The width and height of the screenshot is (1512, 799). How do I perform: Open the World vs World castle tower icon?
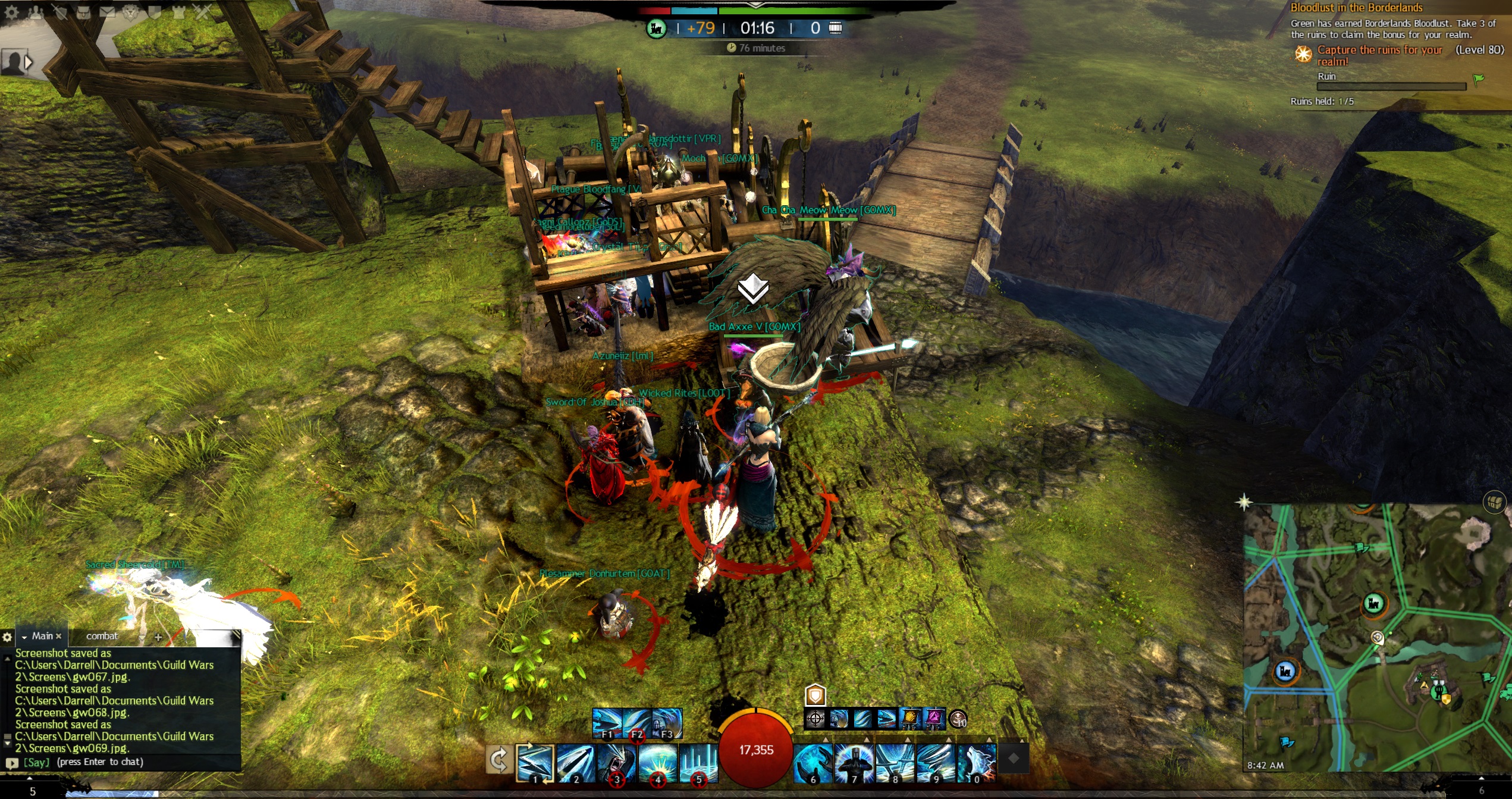pyautogui.click(x=178, y=11)
